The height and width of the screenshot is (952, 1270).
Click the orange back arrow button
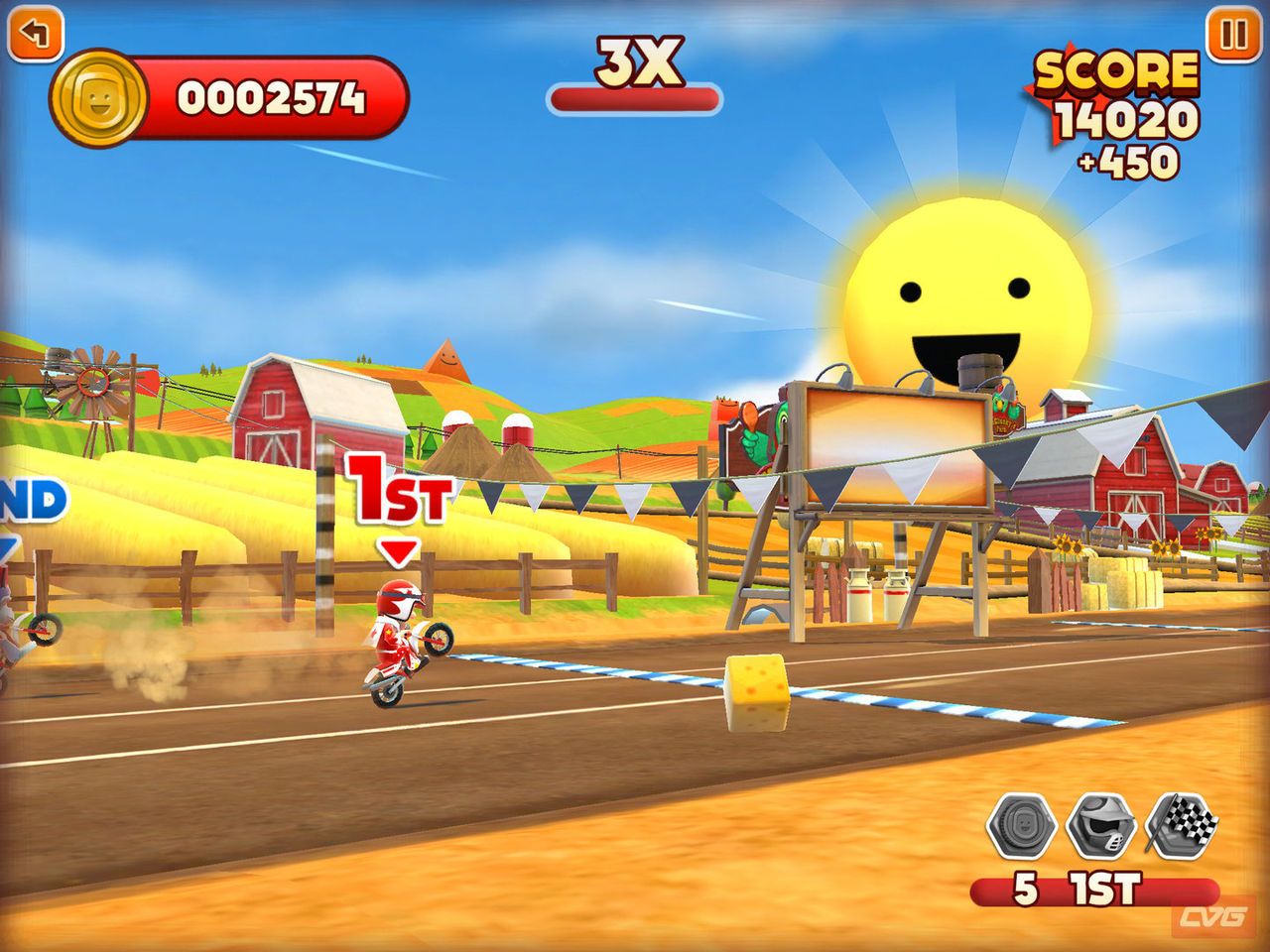coord(36,35)
